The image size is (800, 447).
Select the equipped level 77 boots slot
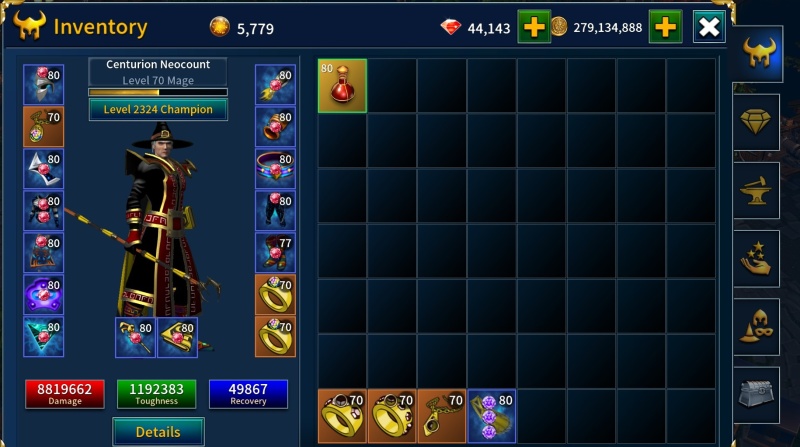coord(274,252)
